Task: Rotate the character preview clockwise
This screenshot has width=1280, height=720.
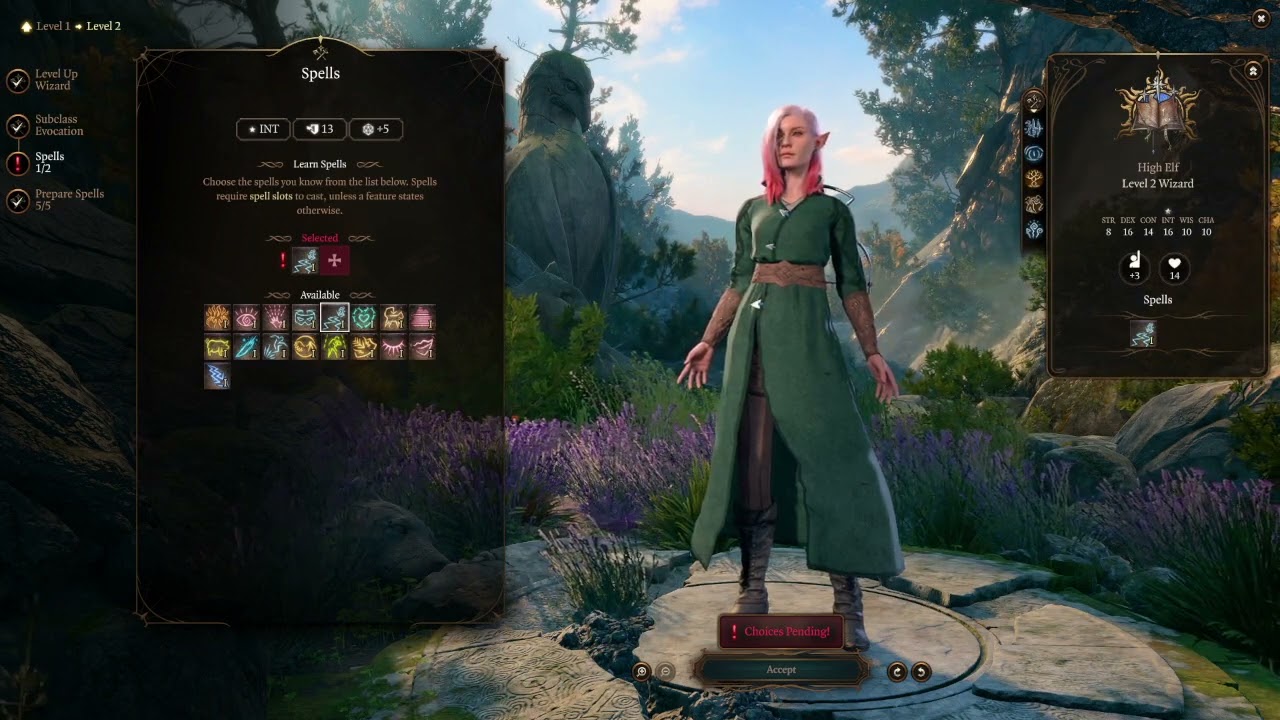Action: (897, 672)
